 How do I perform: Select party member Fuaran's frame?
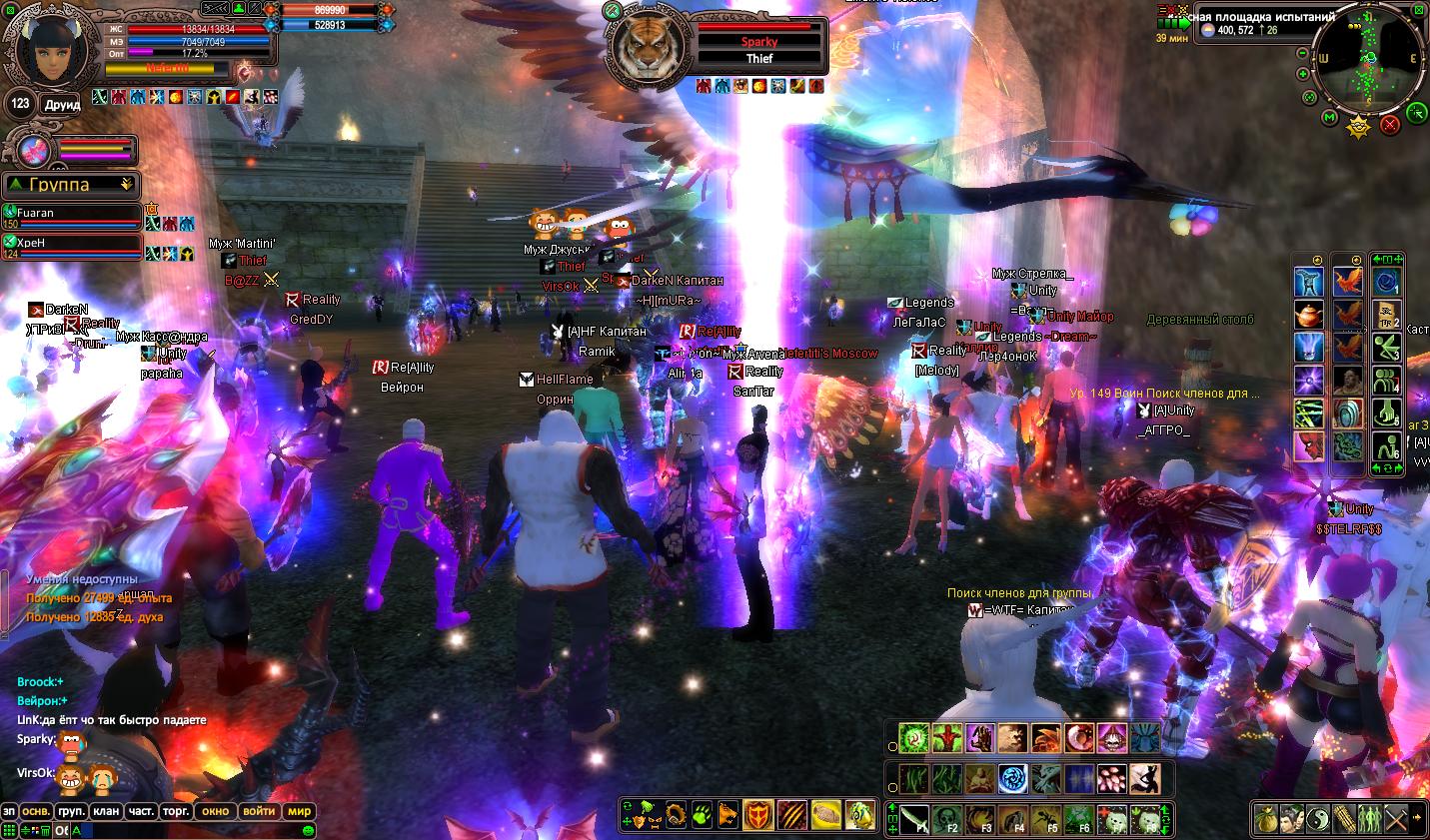(72, 215)
